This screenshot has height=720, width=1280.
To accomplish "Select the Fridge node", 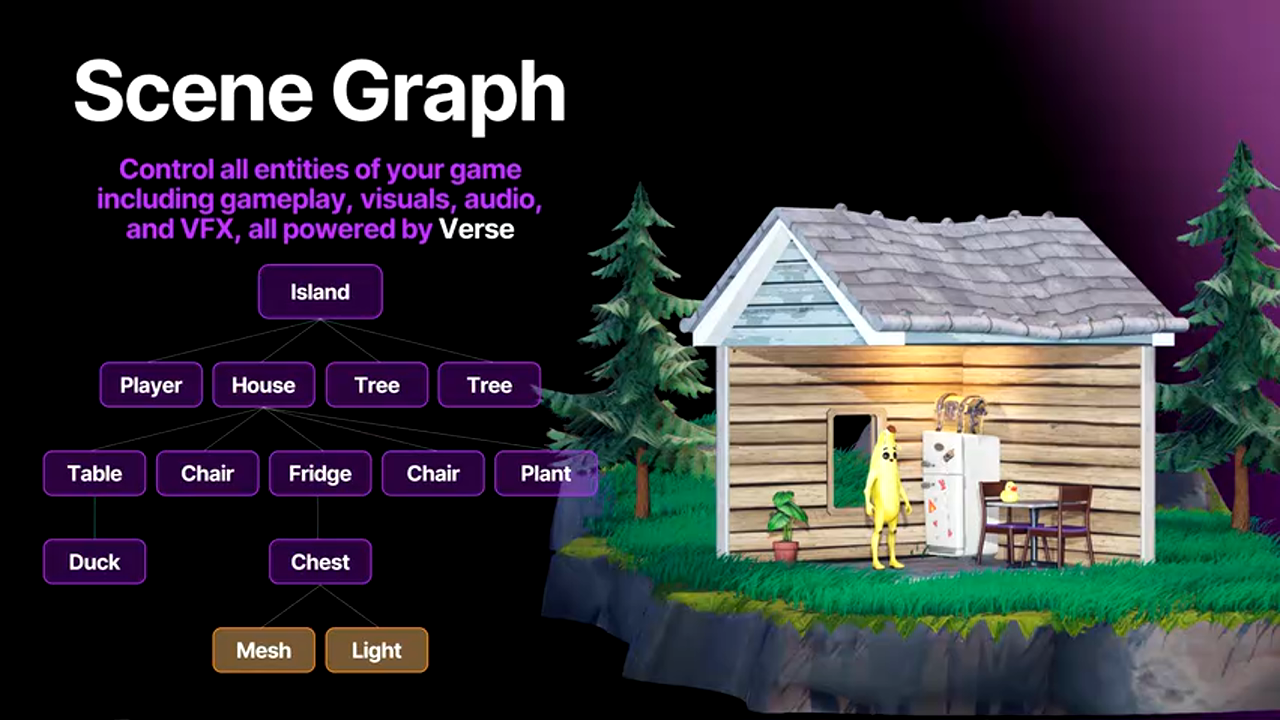I will [x=320, y=473].
